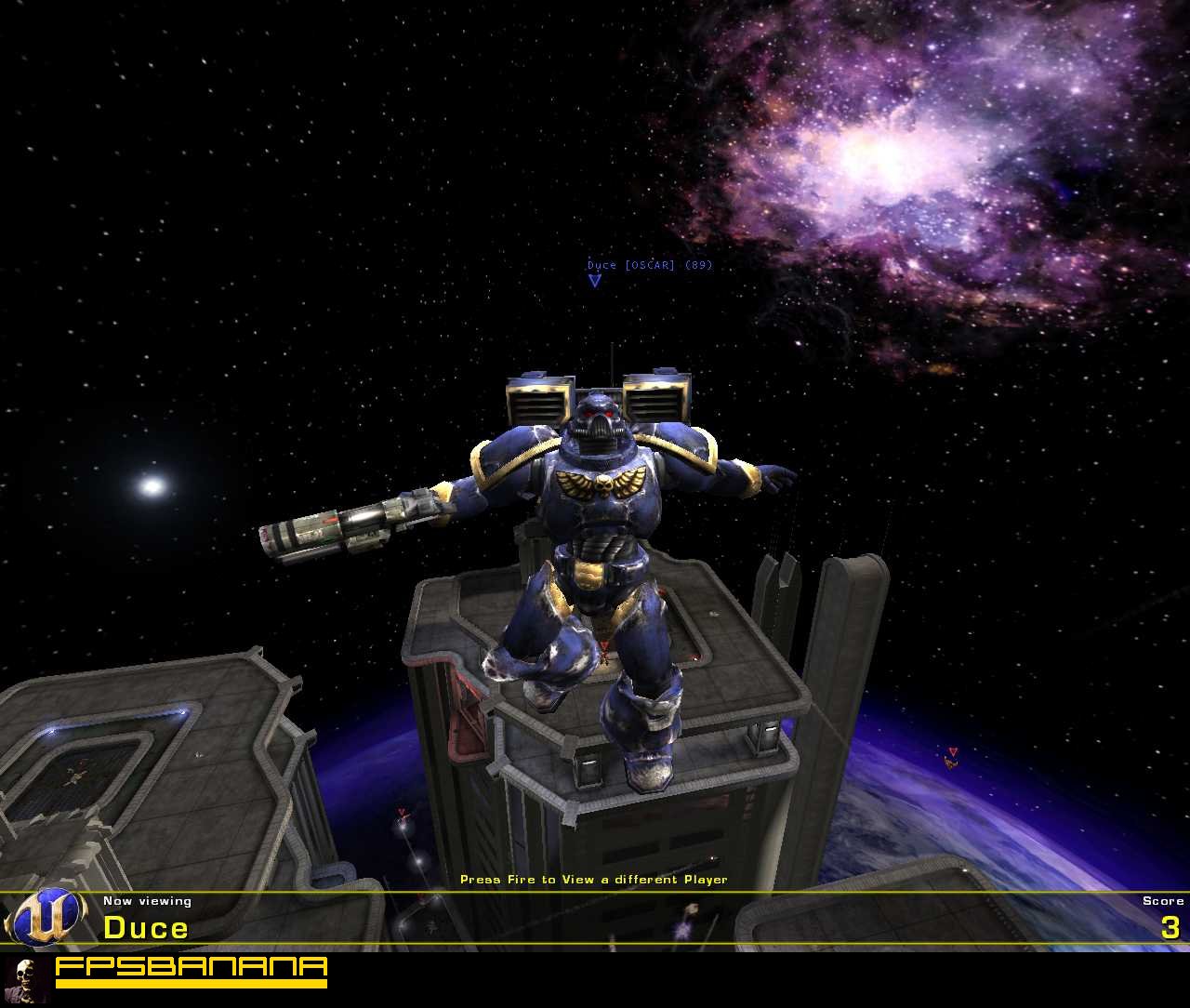
Task: Click Press Fire to View a different Player
Action: 595,878
